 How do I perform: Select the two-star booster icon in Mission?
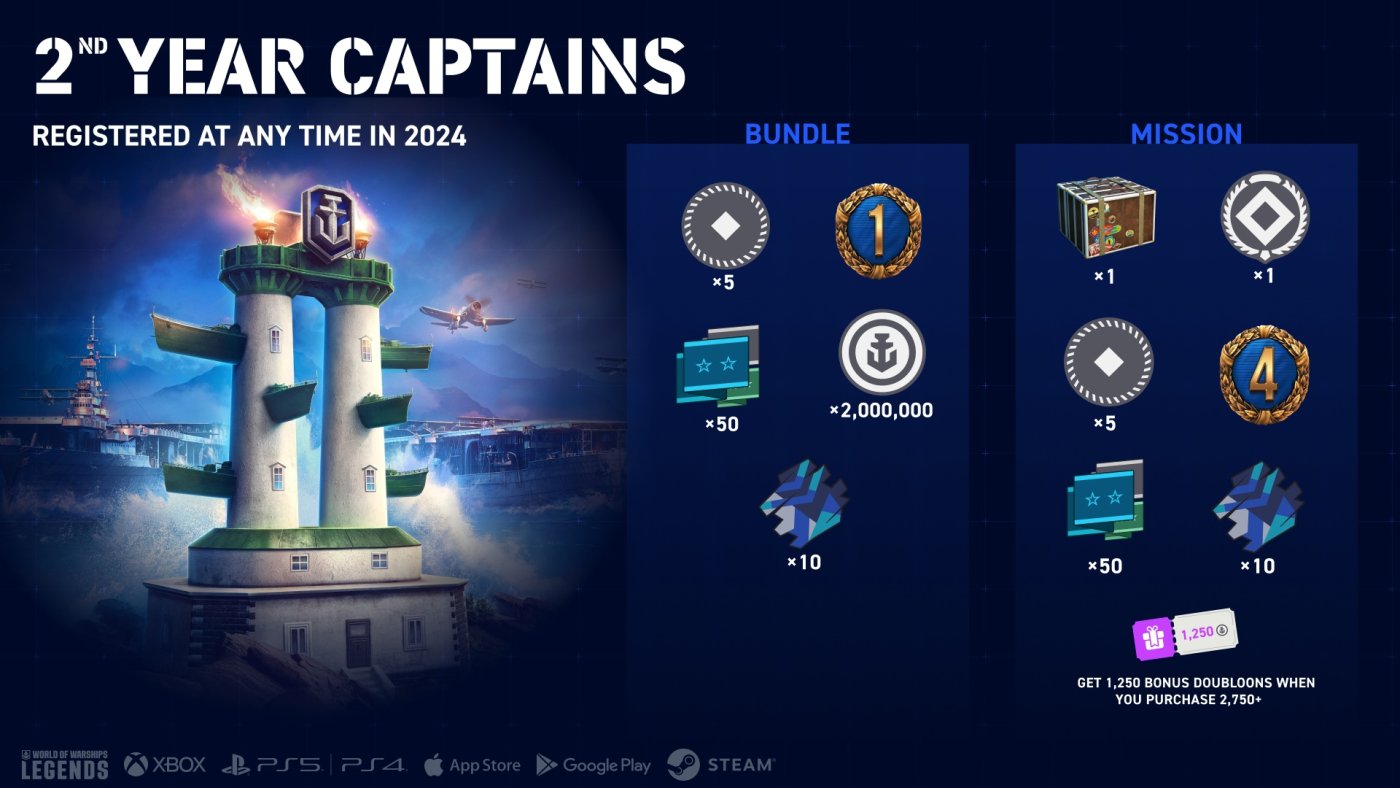point(1105,501)
